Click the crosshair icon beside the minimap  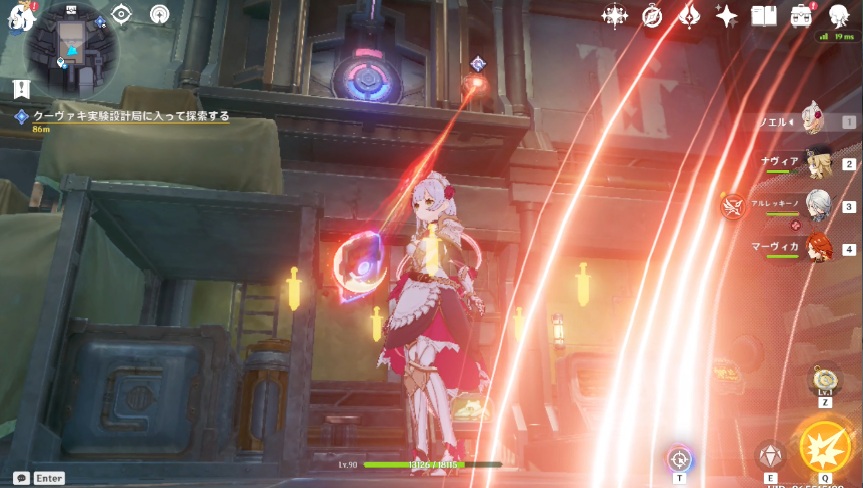pos(122,14)
